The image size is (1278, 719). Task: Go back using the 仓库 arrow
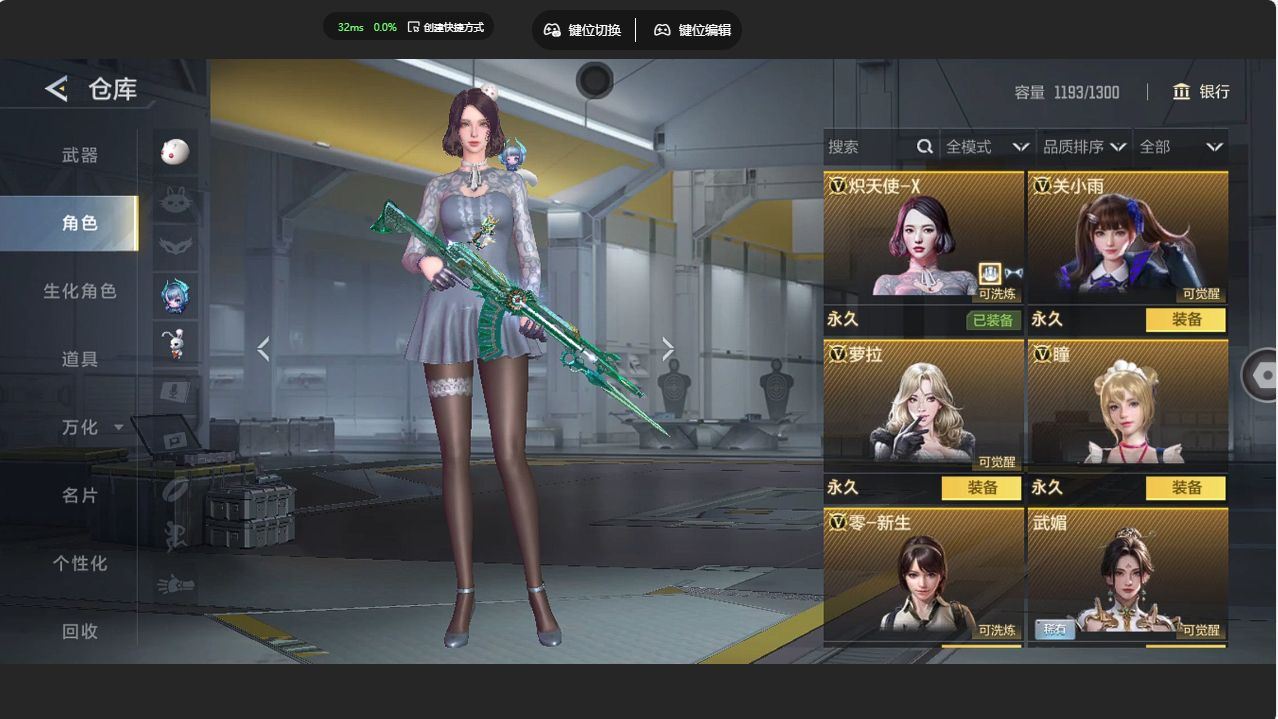point(56,89)
